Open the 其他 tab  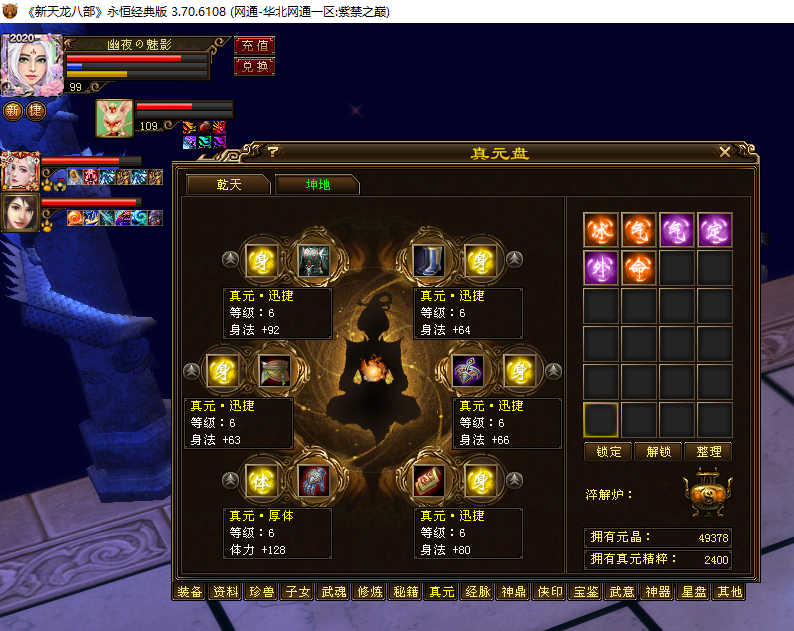click(729, 592)
